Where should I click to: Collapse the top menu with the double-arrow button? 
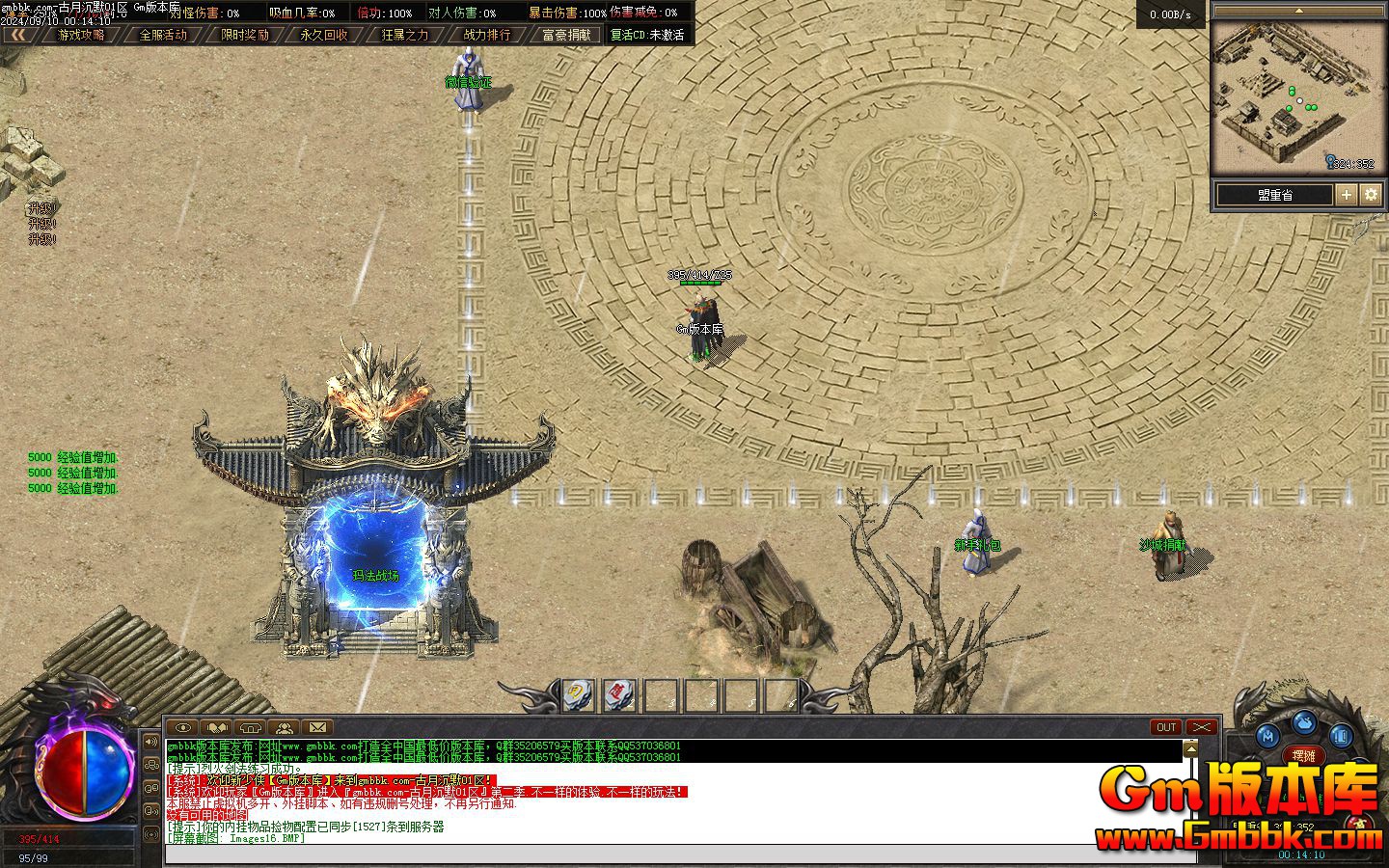(x=19, y=35)
